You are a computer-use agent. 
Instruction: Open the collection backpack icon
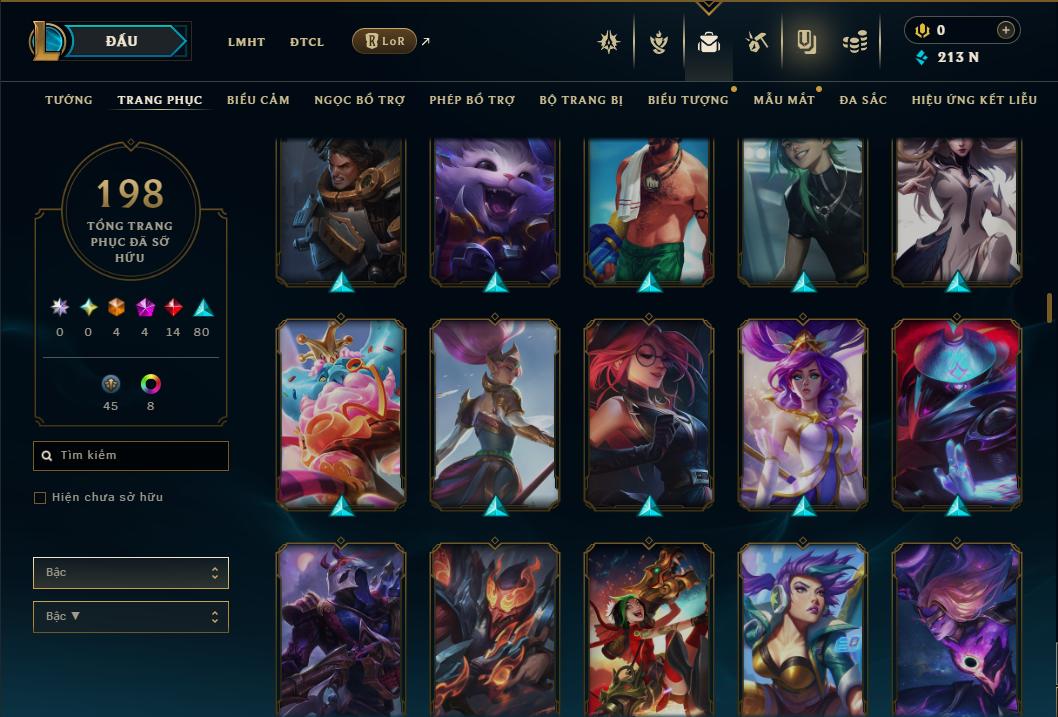709,42
